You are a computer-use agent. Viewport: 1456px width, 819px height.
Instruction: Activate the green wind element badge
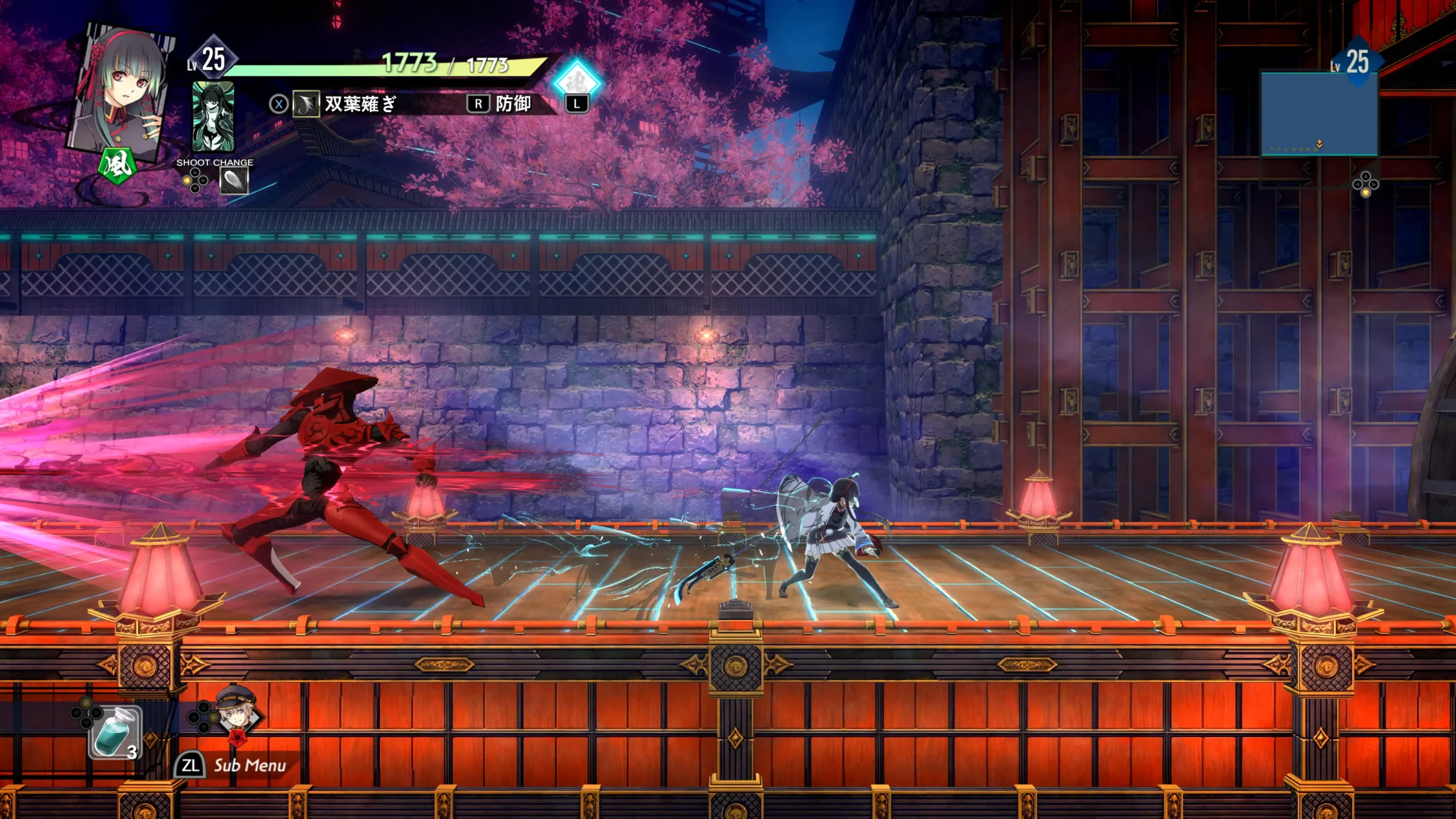(118, 166)
